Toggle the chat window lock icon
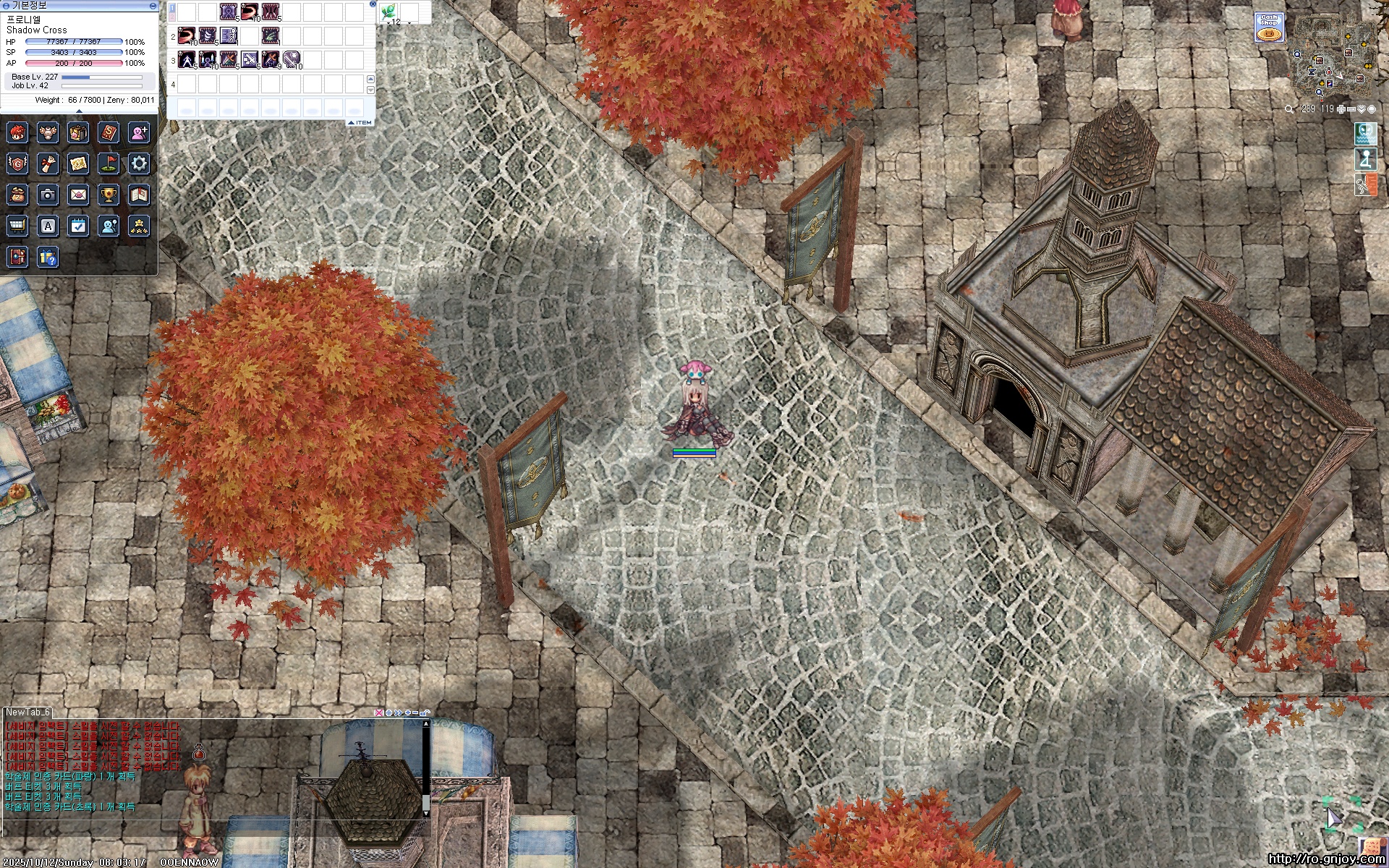 pos(425,713)
